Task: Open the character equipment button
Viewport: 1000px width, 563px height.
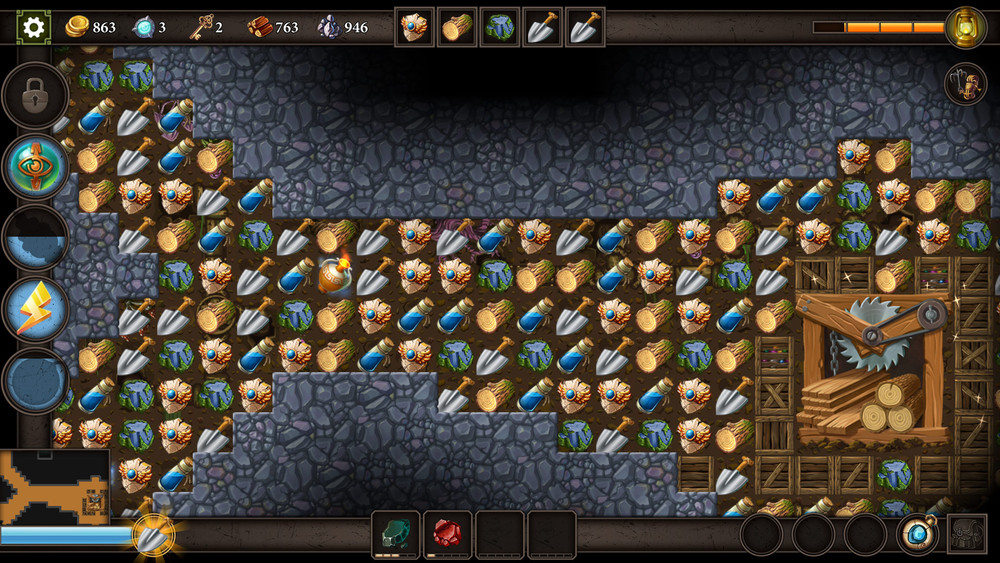Action: (966, 85)
